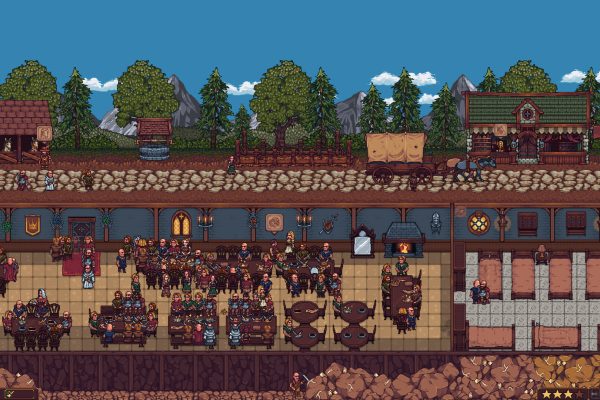This screenshot has height=400, width=600.
Task: Click the tavern star rating display
Action: click(567, 394)
